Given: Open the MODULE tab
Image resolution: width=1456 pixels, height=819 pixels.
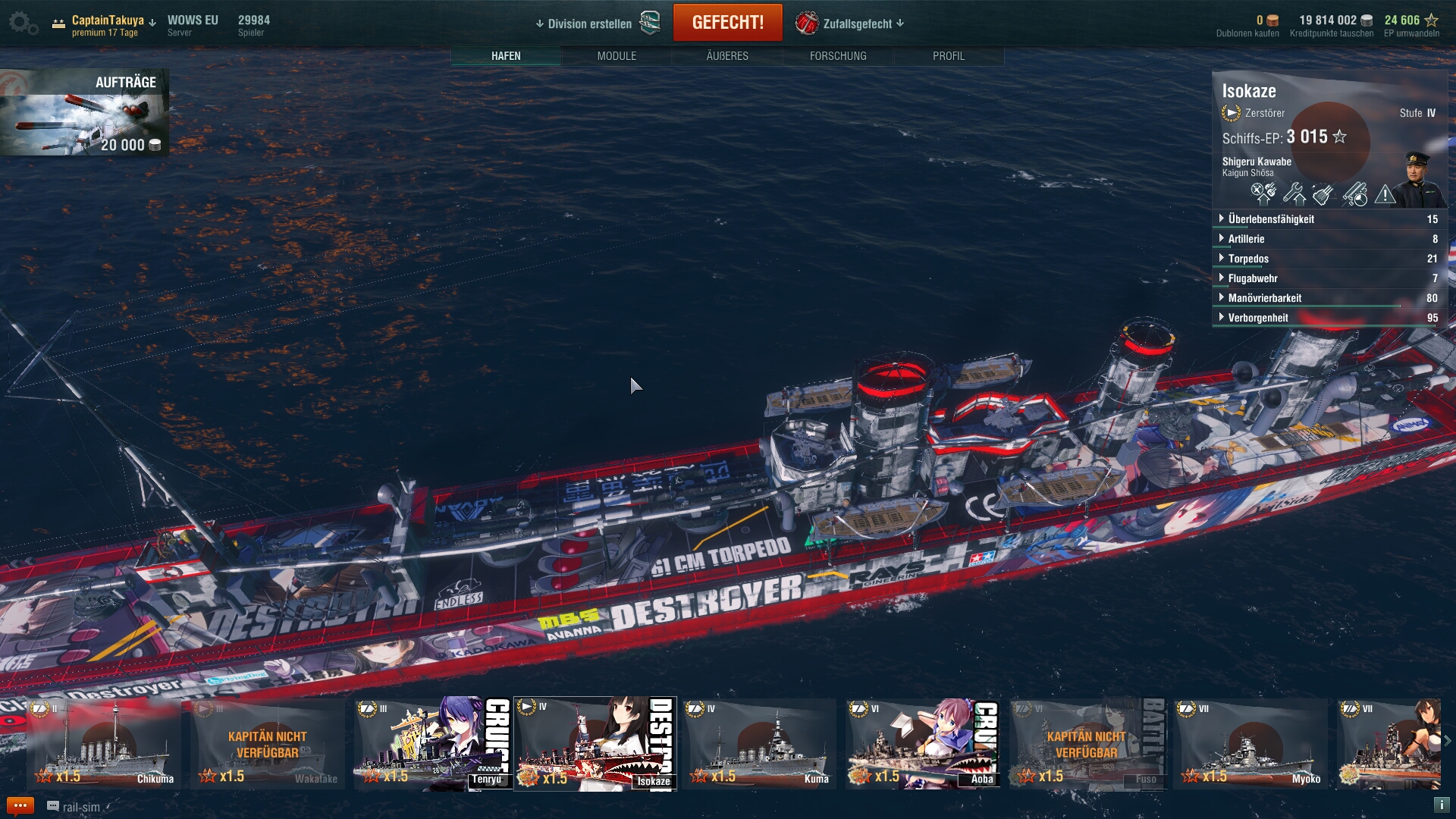Looking at the screenshot, I should pos(617,56).
